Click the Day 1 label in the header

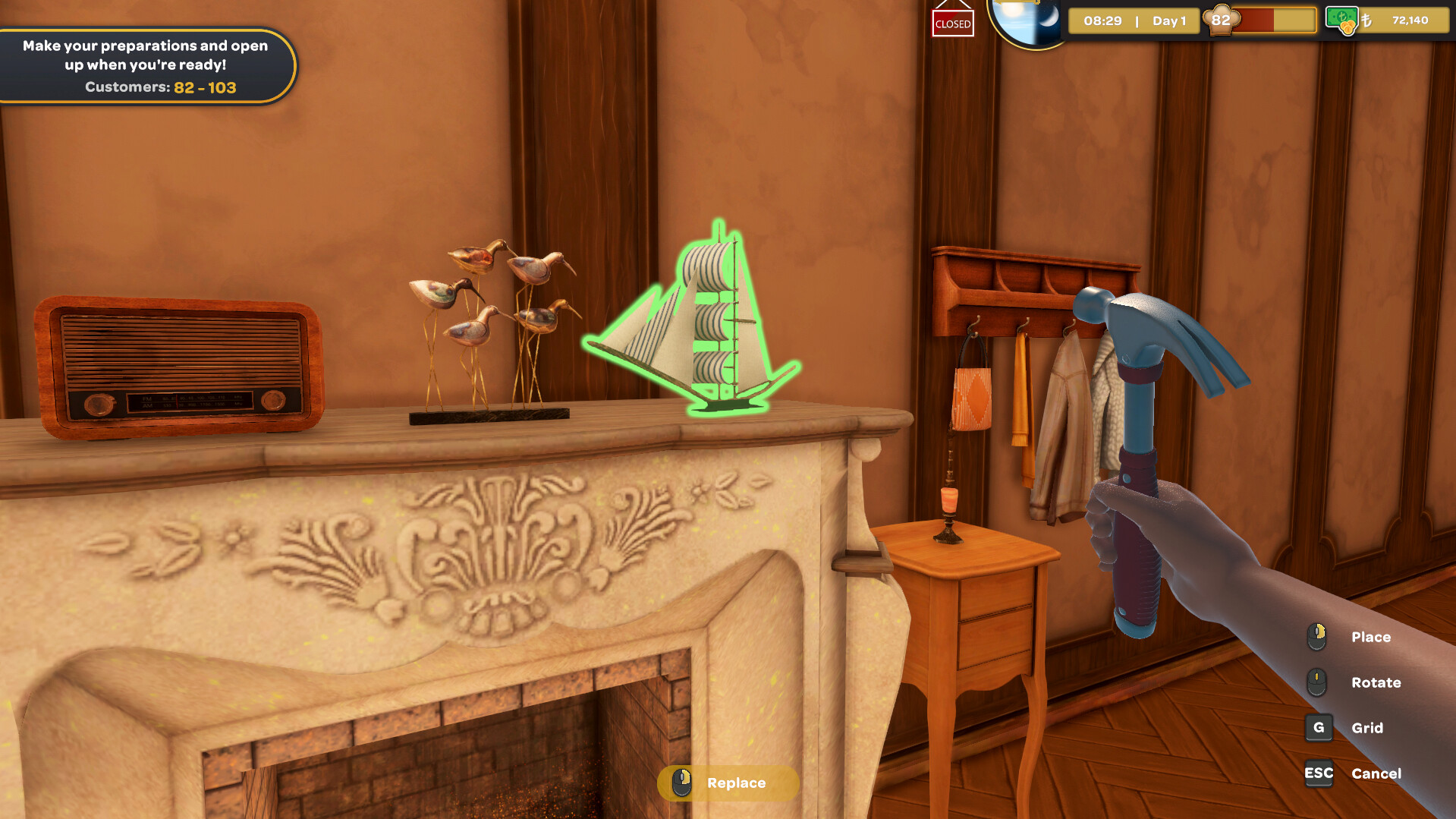1170,20
